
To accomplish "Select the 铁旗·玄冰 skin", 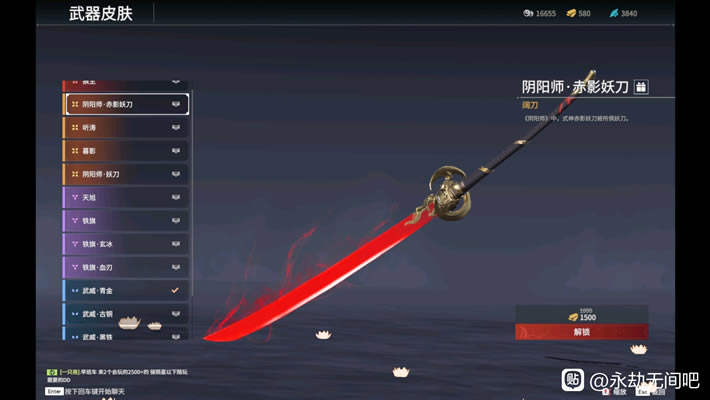I will click(126, 244).
